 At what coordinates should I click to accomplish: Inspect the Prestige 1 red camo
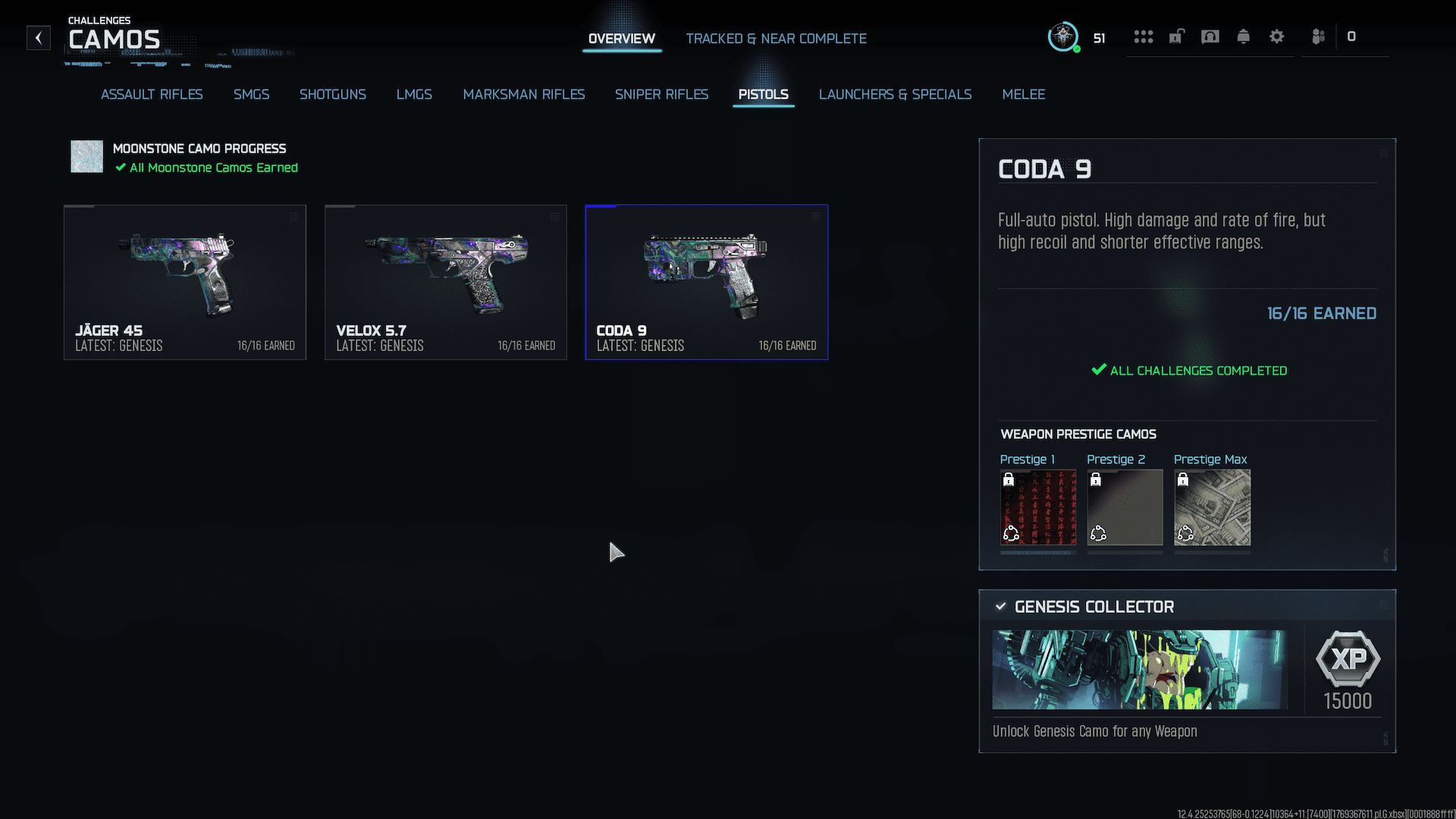pos(1037,507)
